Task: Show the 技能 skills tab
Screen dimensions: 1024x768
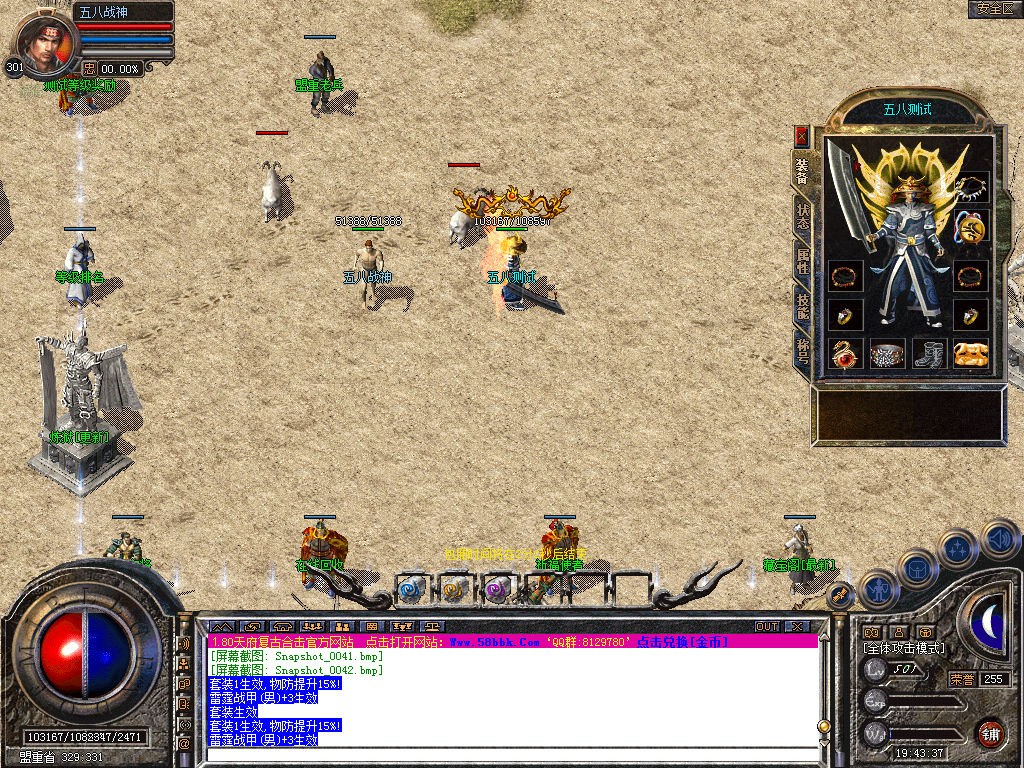Action: (803, 307)
